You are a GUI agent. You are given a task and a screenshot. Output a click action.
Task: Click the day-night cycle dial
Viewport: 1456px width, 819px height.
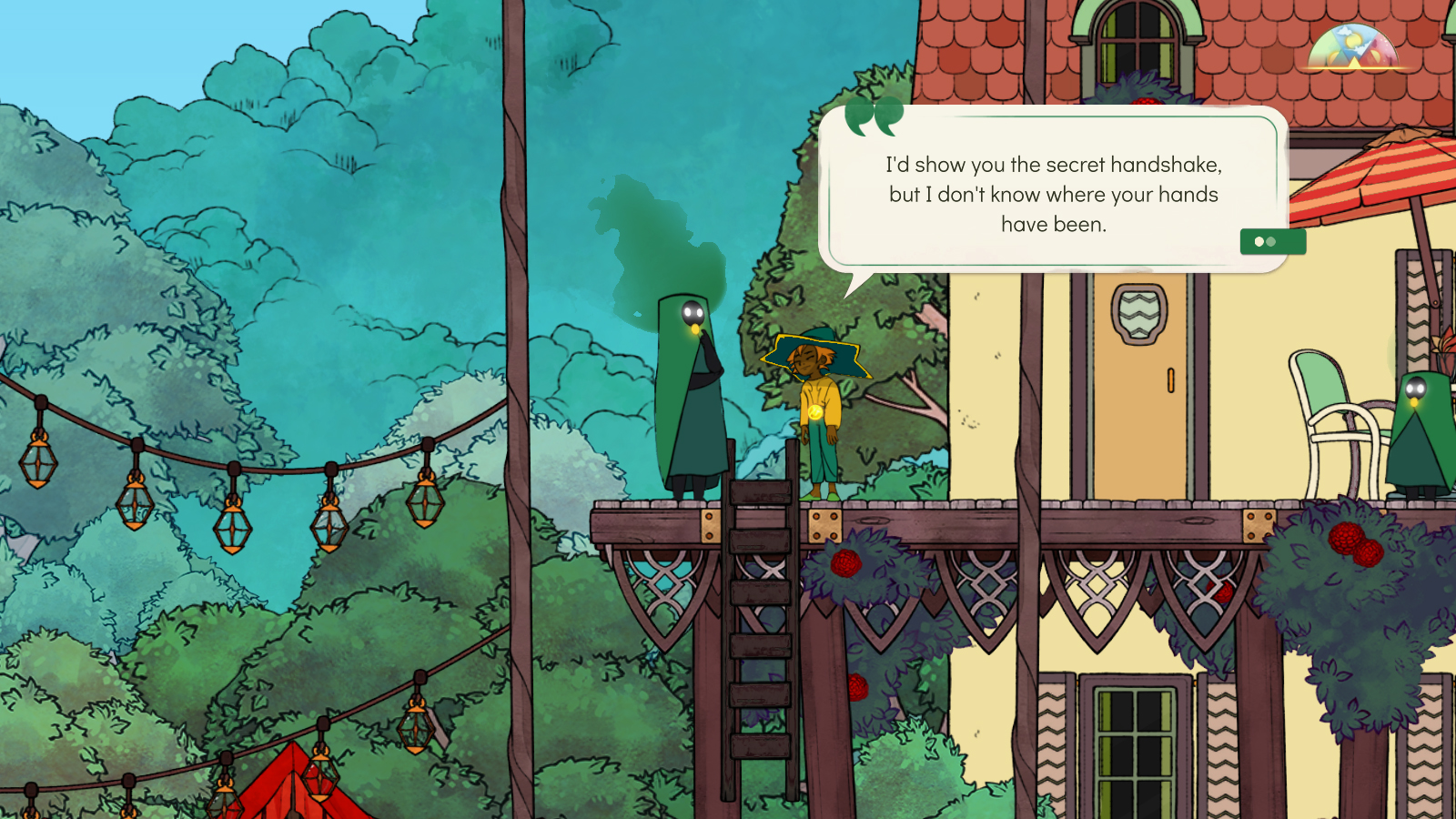[x=1354, y=49]
